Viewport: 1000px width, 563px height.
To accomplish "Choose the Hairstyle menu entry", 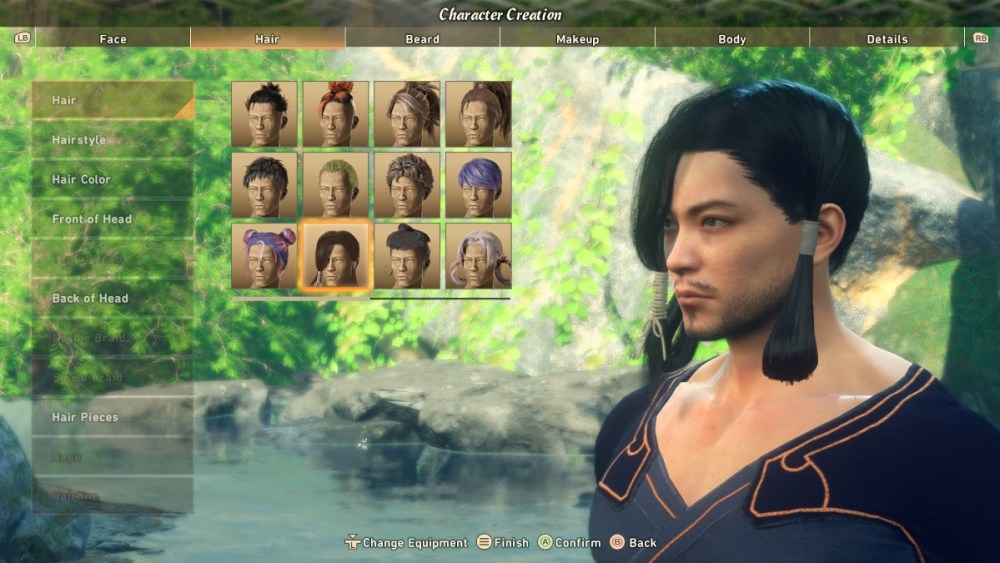I will (112, 140).
